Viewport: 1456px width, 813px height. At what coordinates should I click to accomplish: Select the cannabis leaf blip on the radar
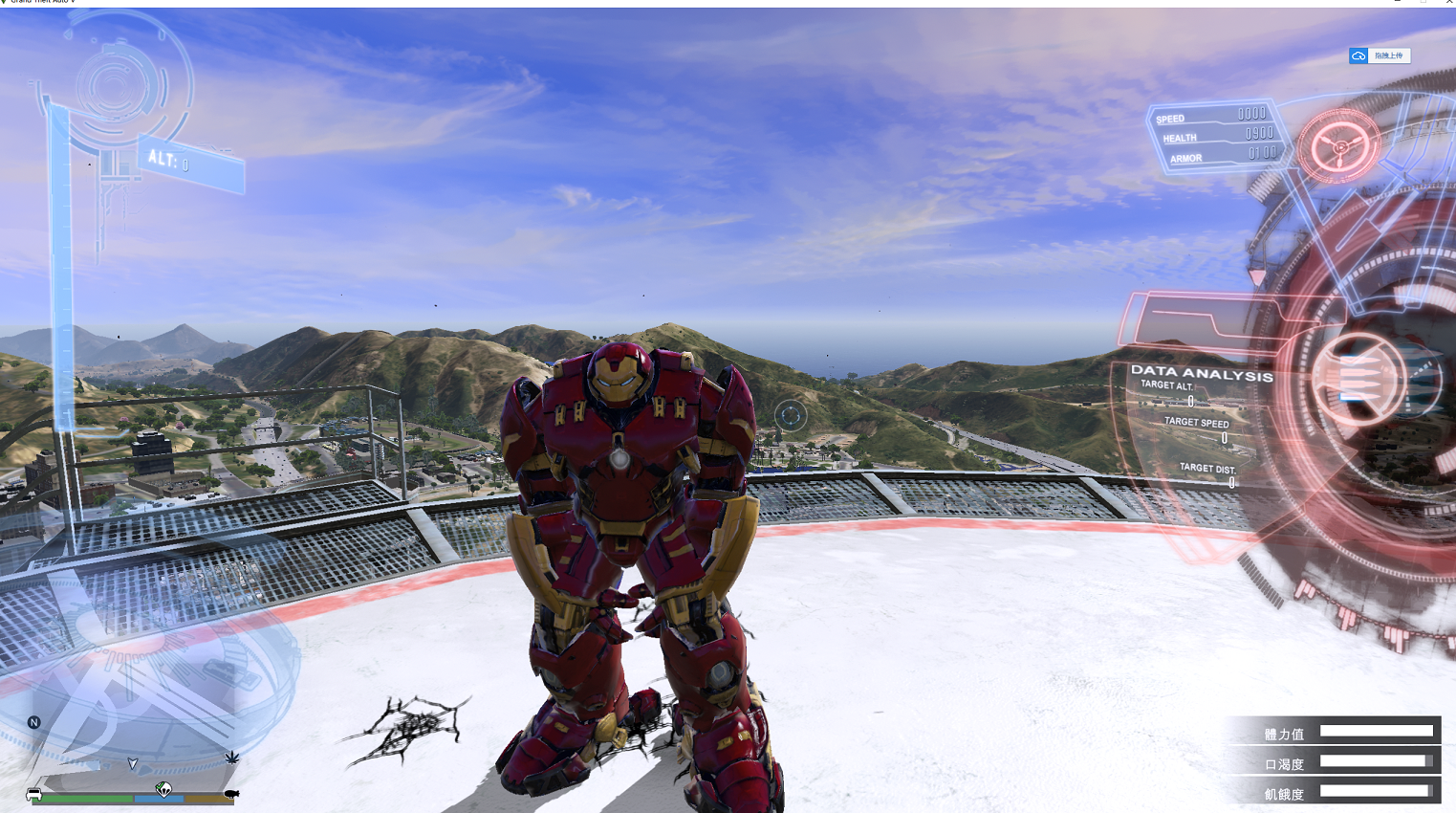[x=231, y=758]
